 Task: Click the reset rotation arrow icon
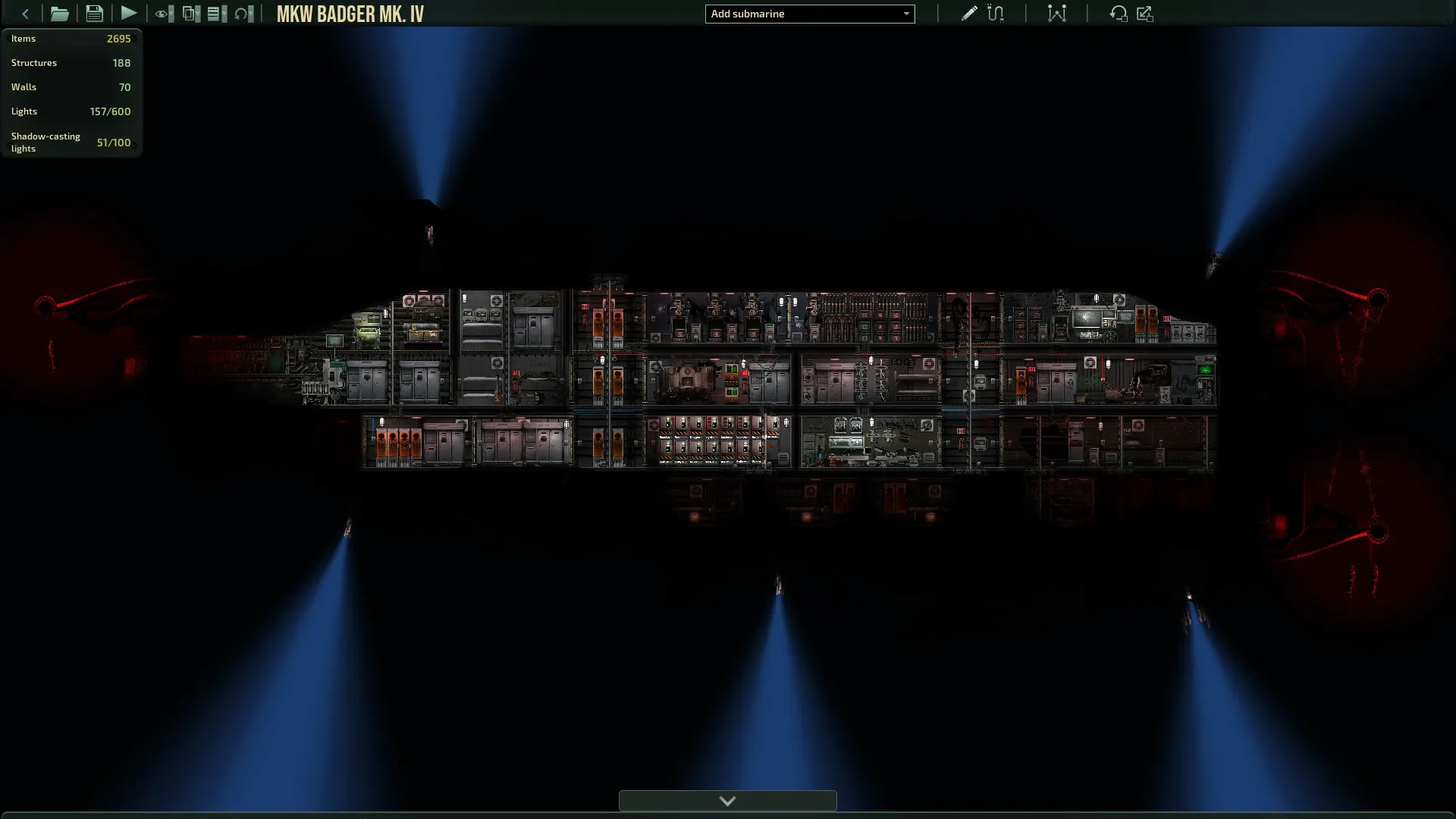(x=1118, y=14)
